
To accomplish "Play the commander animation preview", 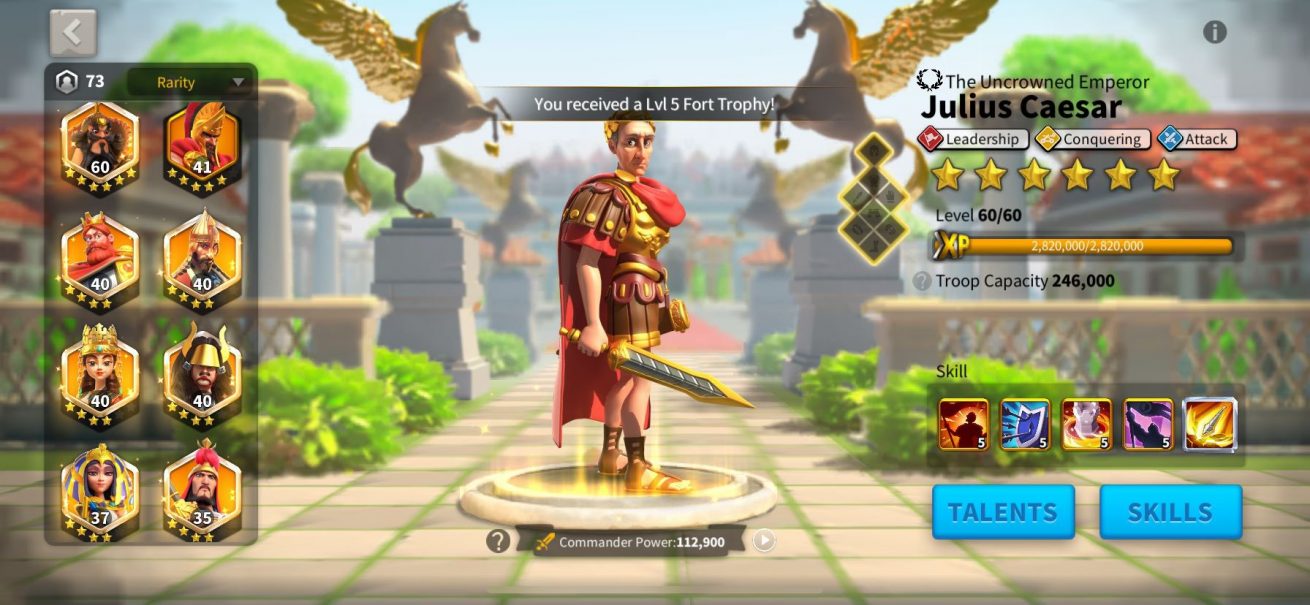I will (x=764, y=541).
